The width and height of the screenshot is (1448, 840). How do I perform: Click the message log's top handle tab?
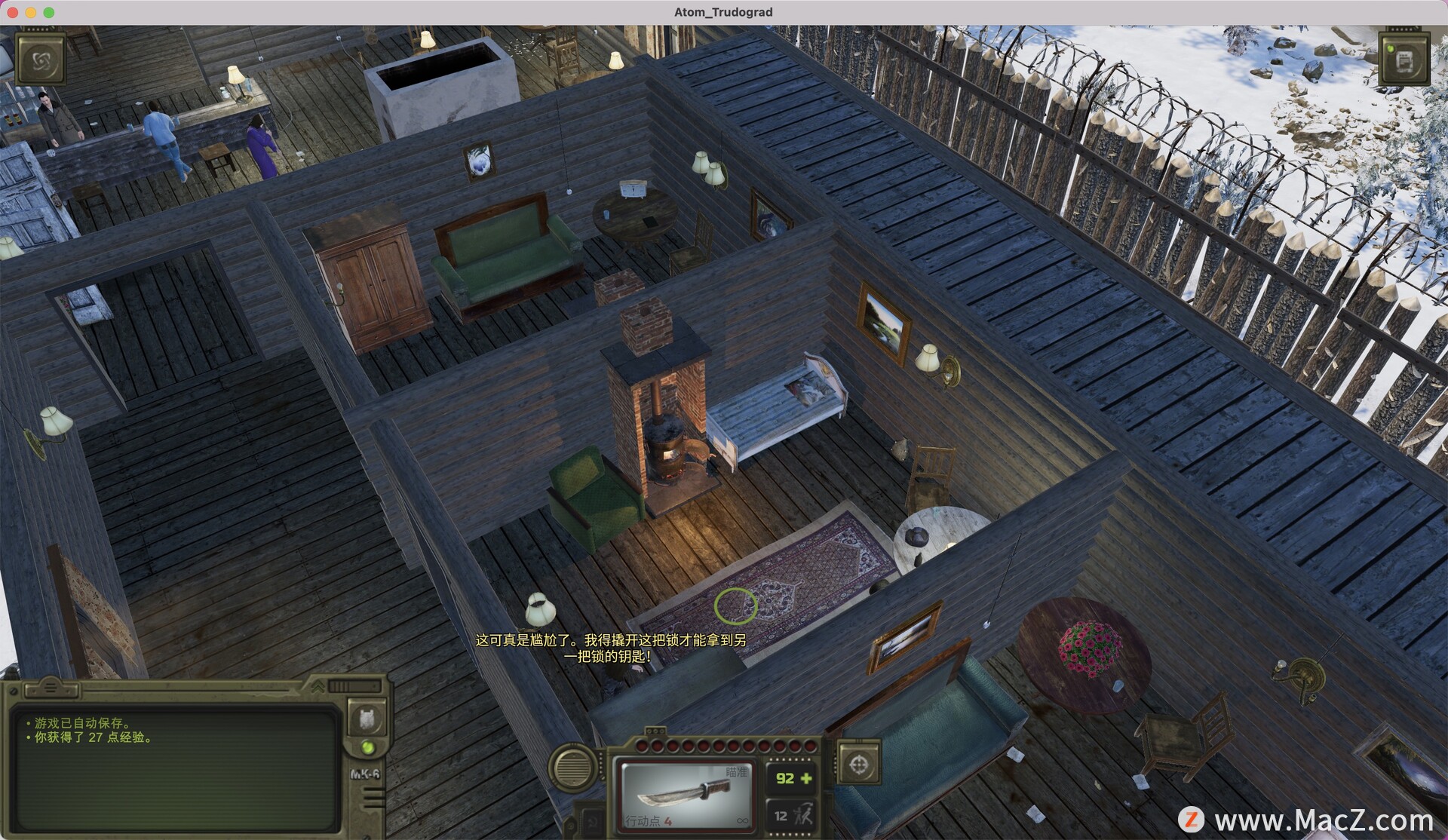coord(51,687)
